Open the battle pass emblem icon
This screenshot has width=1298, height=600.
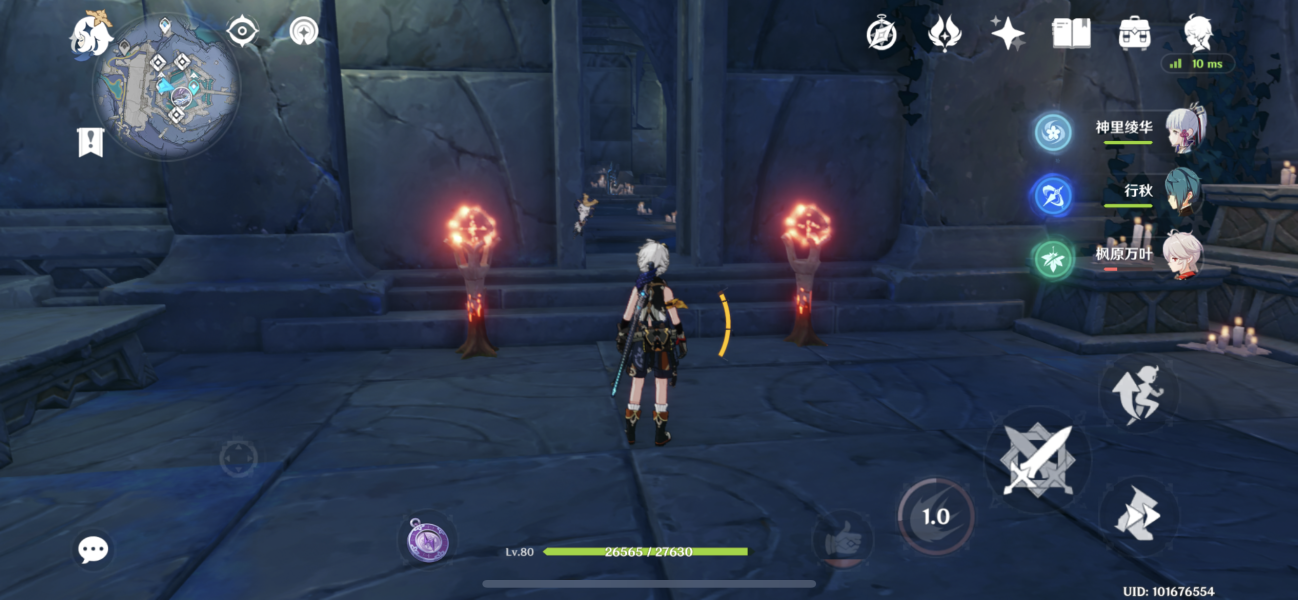(944, 34)
